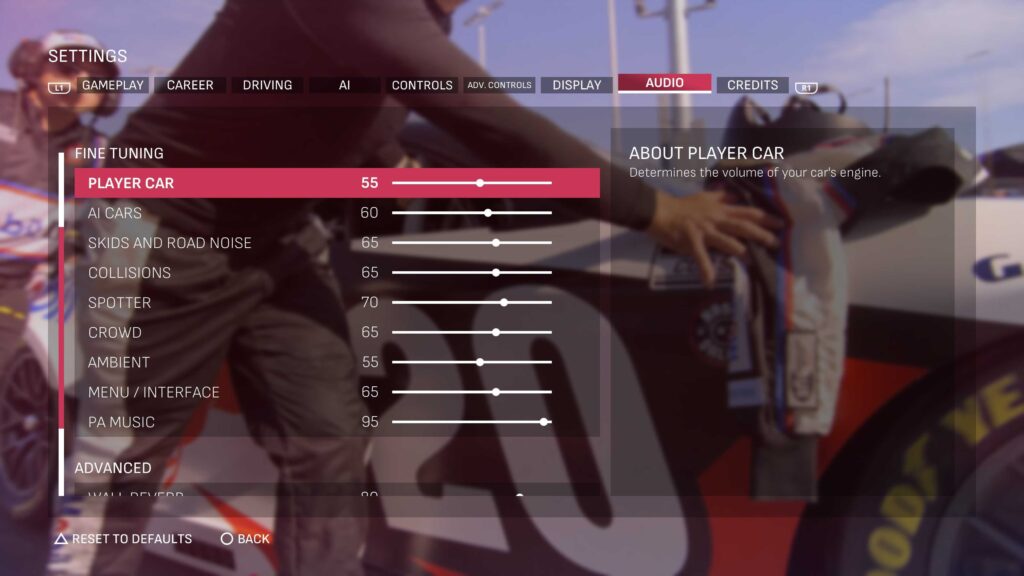The width and height of the screenshot is (1024, 576).
Task: Go to the AI settings tab
Action: pyautogui.click(x=344, y=85)
